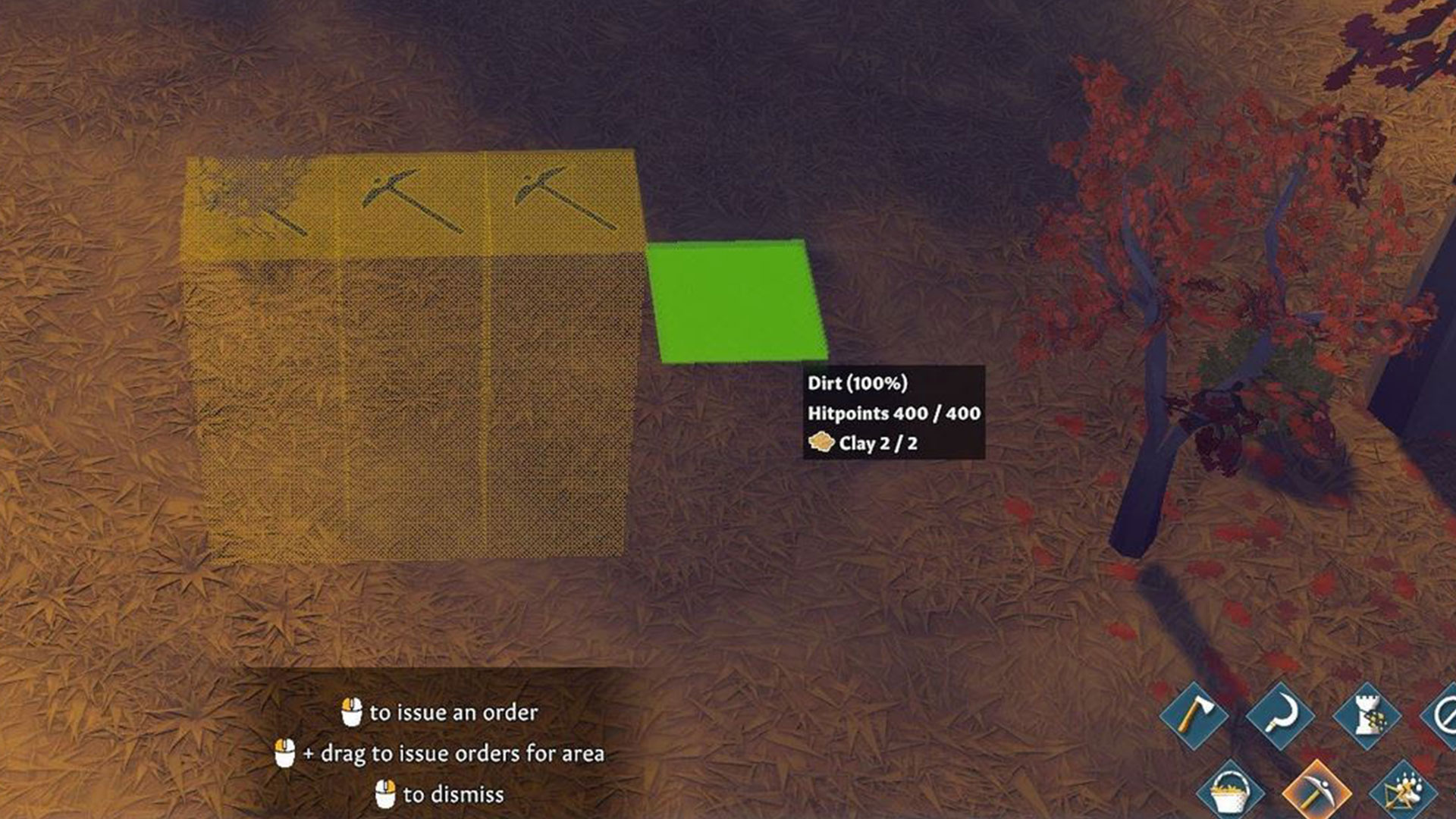This screenshot has height=819, width=1456.
Task: Select the basket gathering order tool
Action: (x=1229, y=792)
